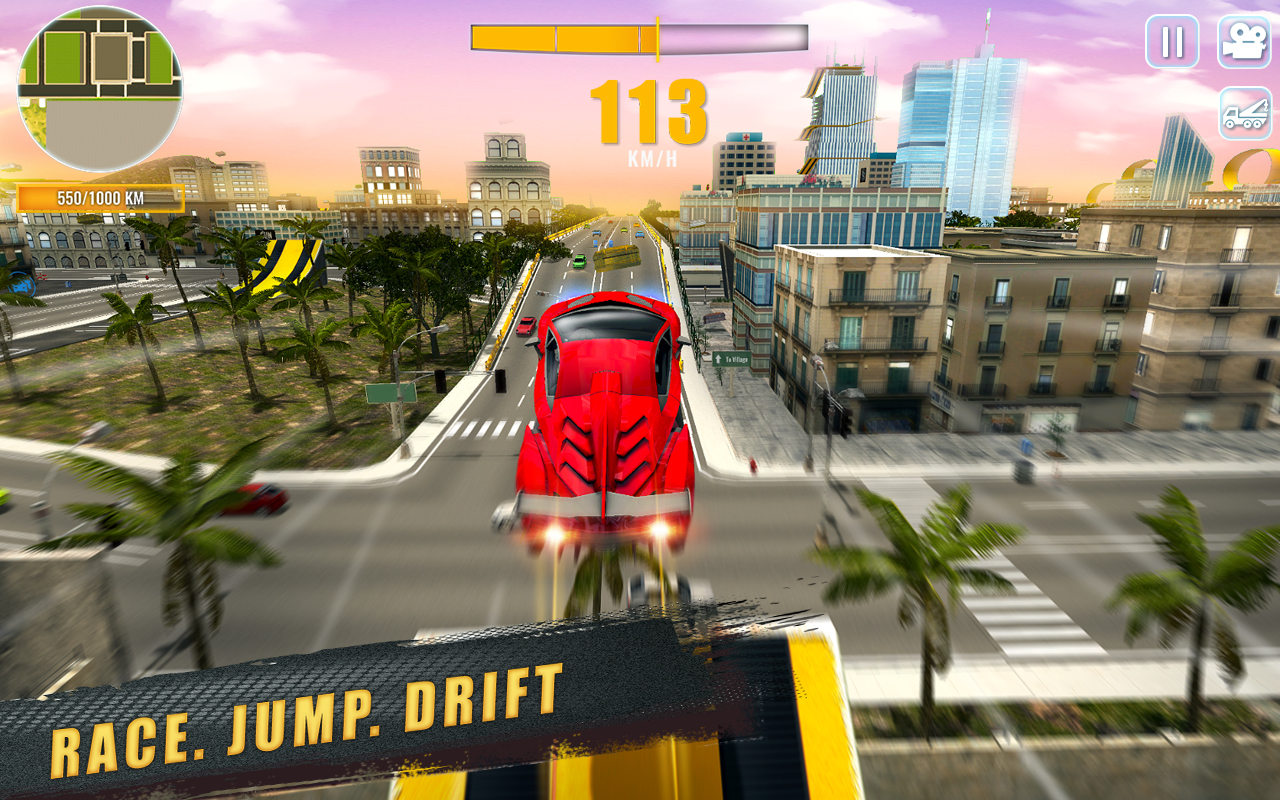Pause the game with the pause icon
Viewport: 1280px width, 800px height.
1173,42
